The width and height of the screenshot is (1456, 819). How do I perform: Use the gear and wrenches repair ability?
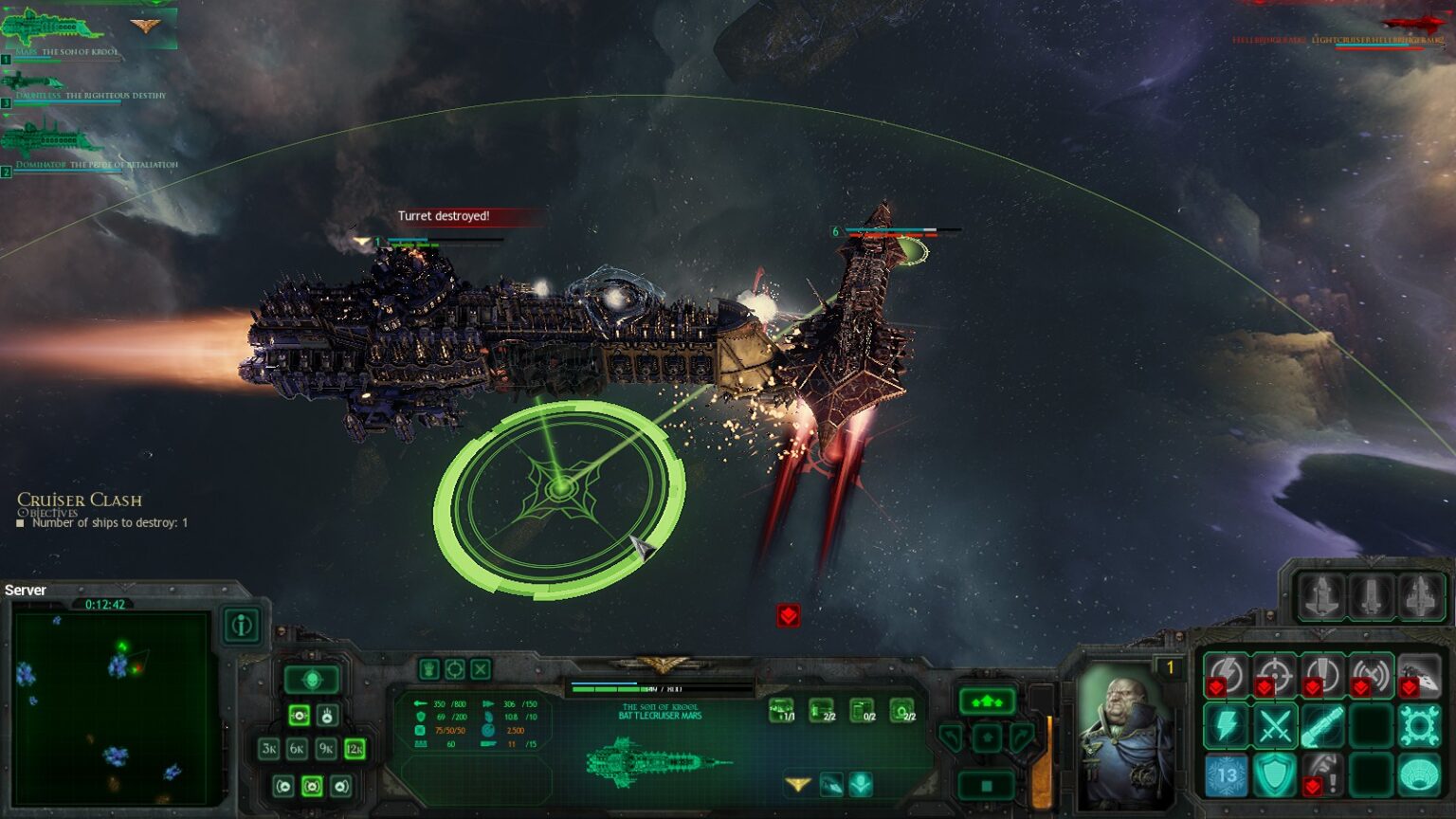[x=1420, y=727]
